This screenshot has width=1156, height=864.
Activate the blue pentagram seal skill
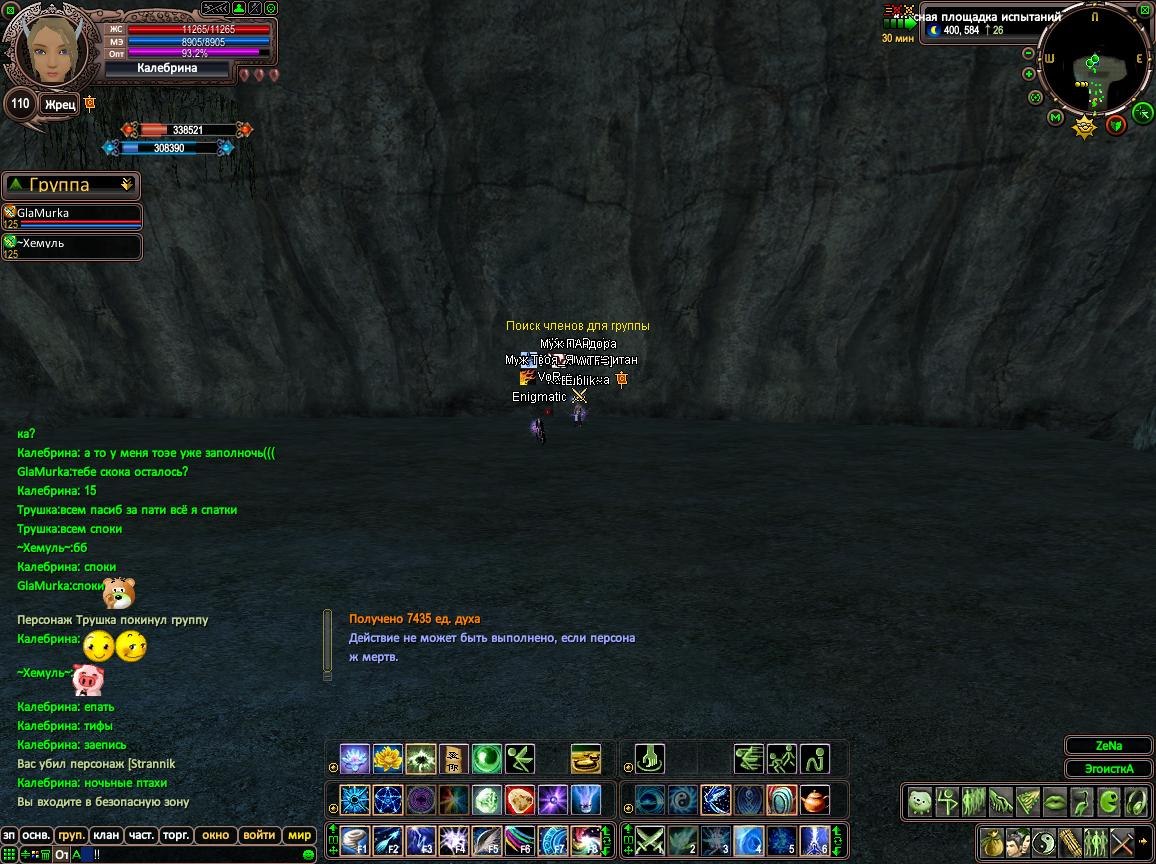pyautogui.click(x=388, y=800)
